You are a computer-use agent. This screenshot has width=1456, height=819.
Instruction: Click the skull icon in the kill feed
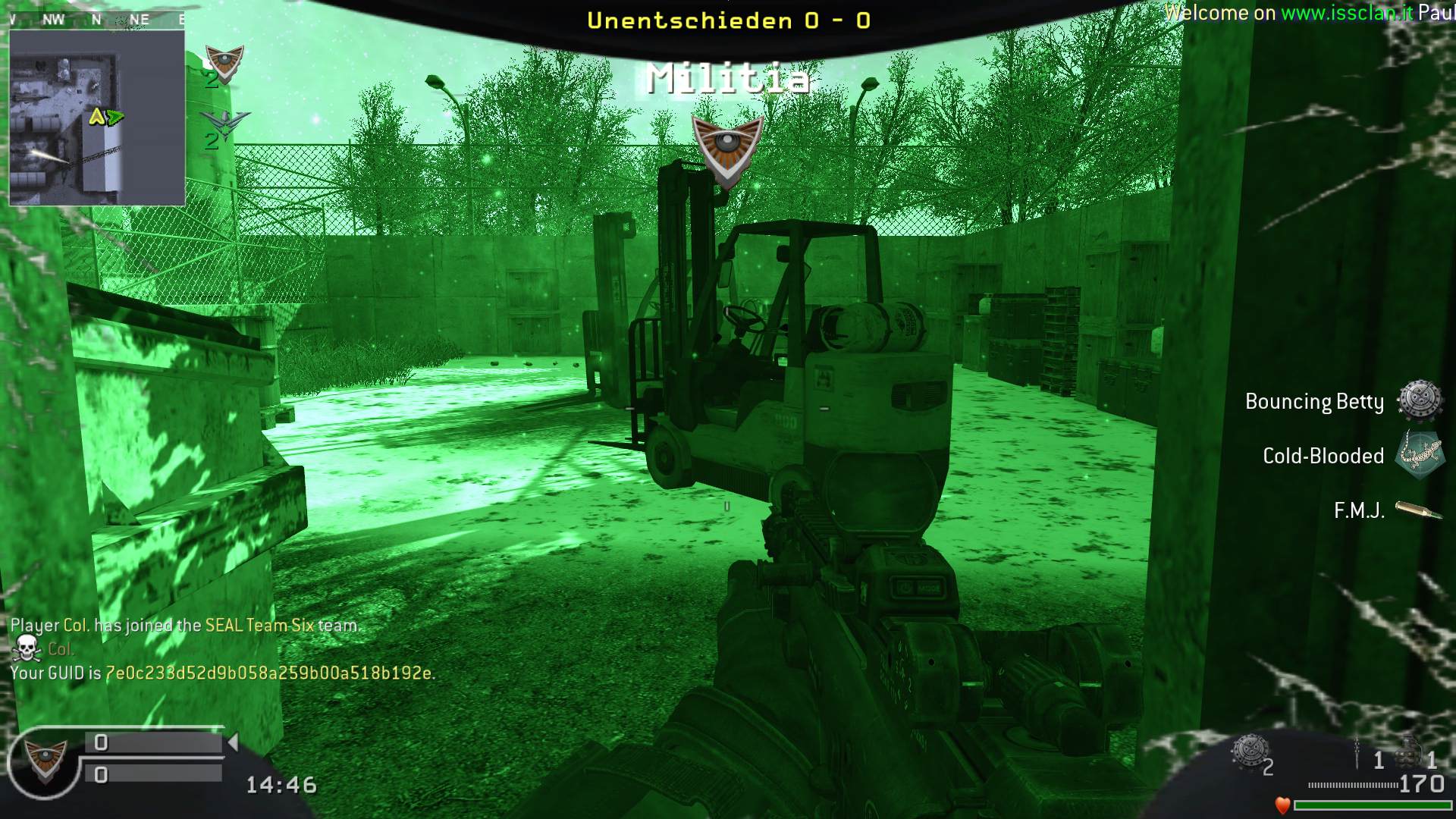point(27,649)
